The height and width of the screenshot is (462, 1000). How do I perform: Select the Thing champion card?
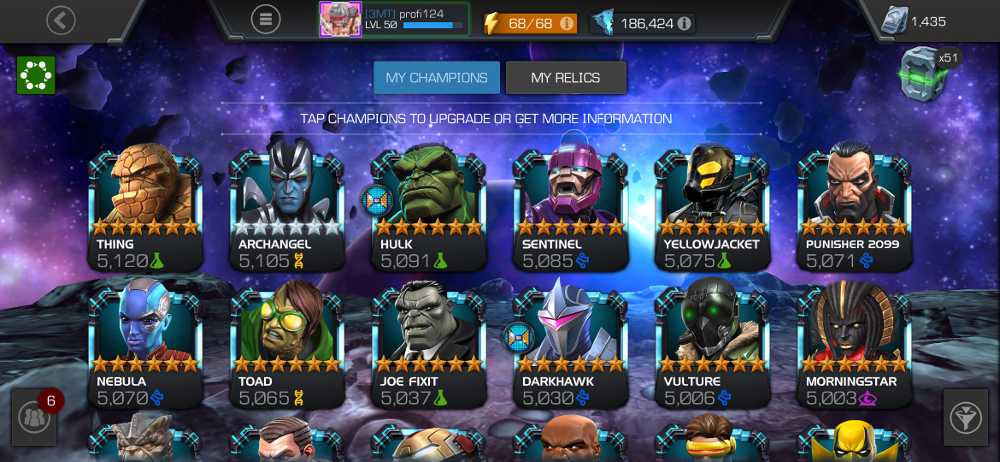tap(145, 207)
